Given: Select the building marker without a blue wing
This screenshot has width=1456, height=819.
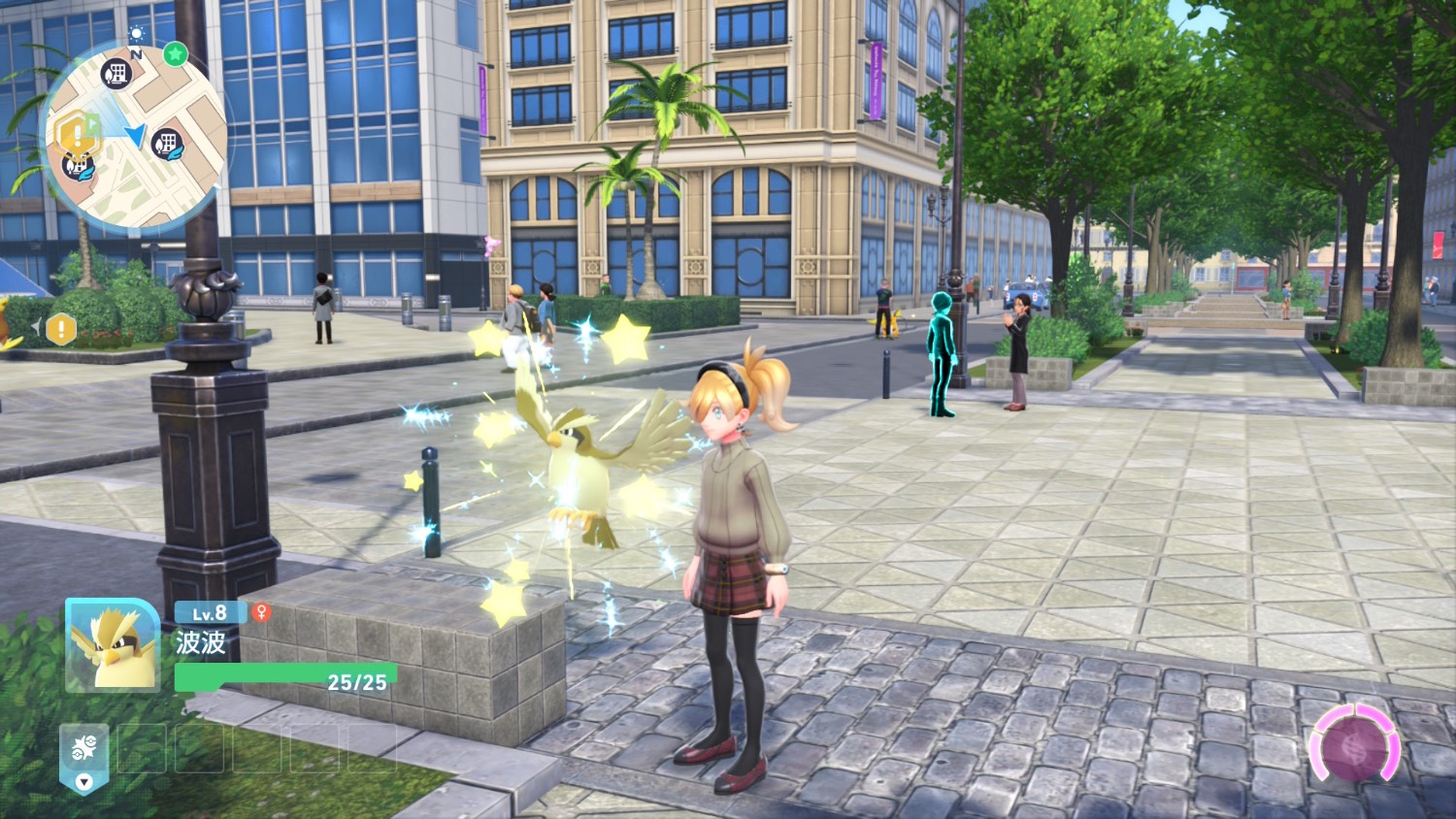Looking at the screenshot, I should 116,73.
